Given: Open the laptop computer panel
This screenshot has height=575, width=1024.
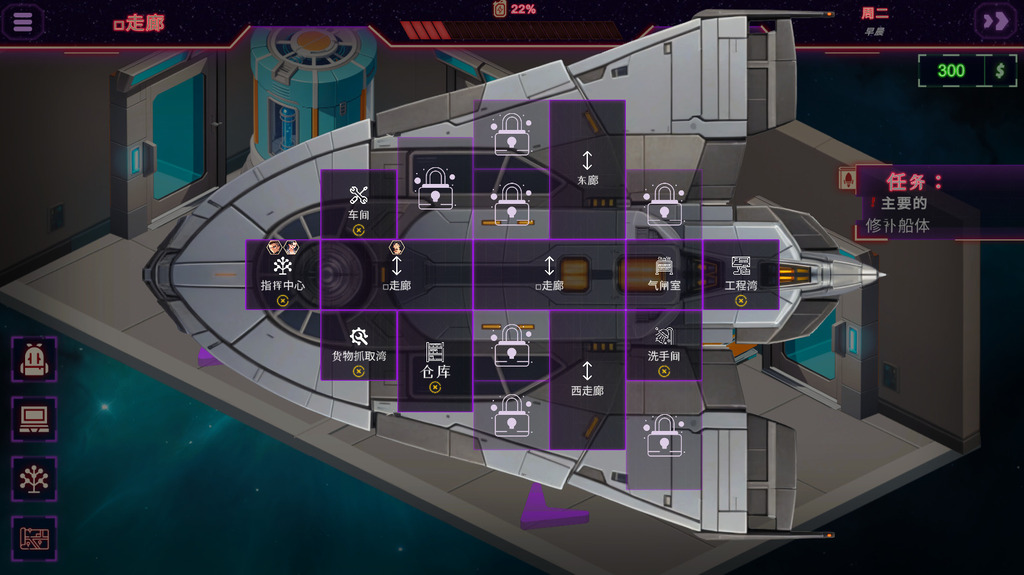Looking at the screenshot, I should 36,419.
